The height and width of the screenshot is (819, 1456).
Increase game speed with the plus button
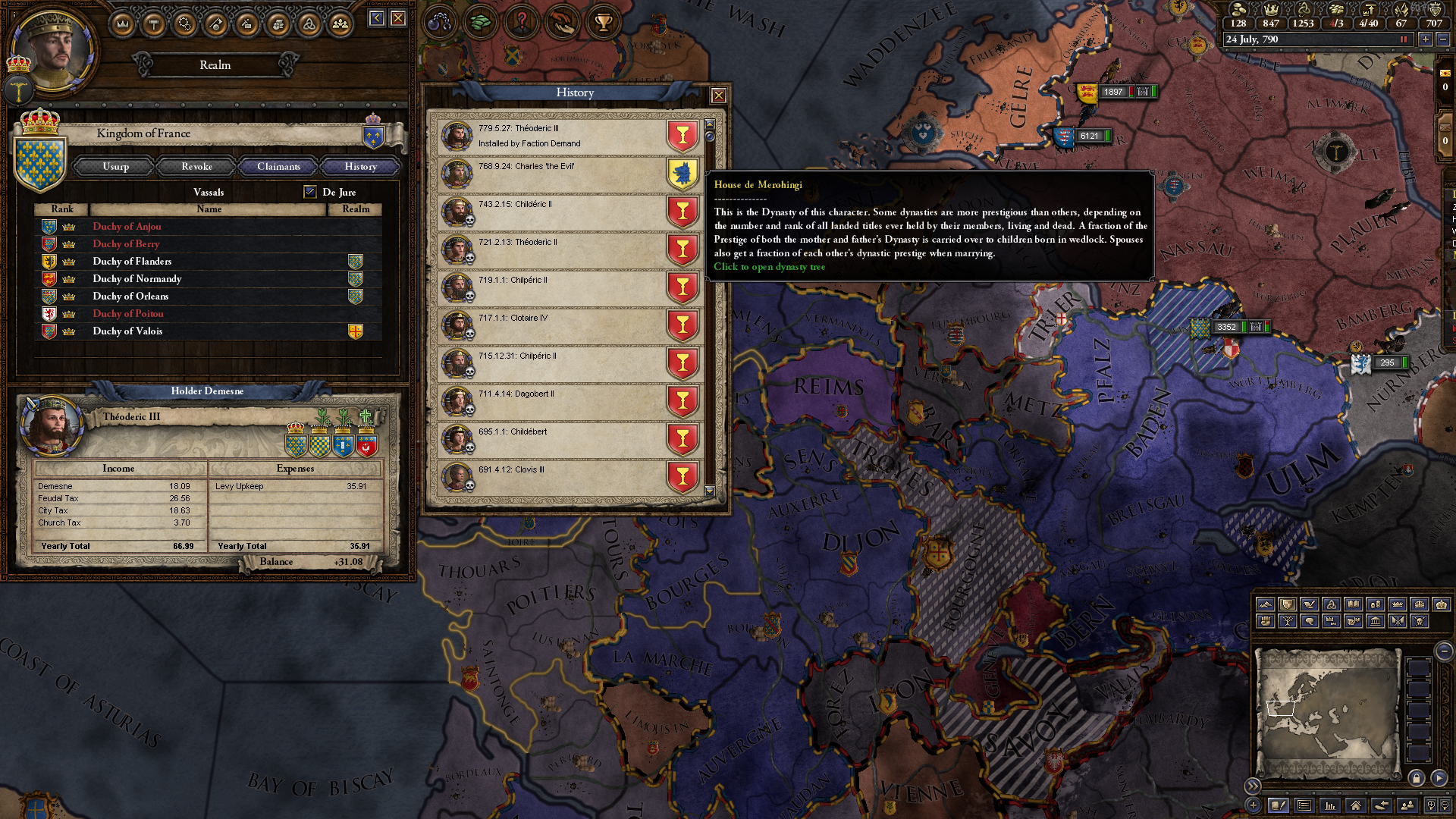click(1426, 39)
